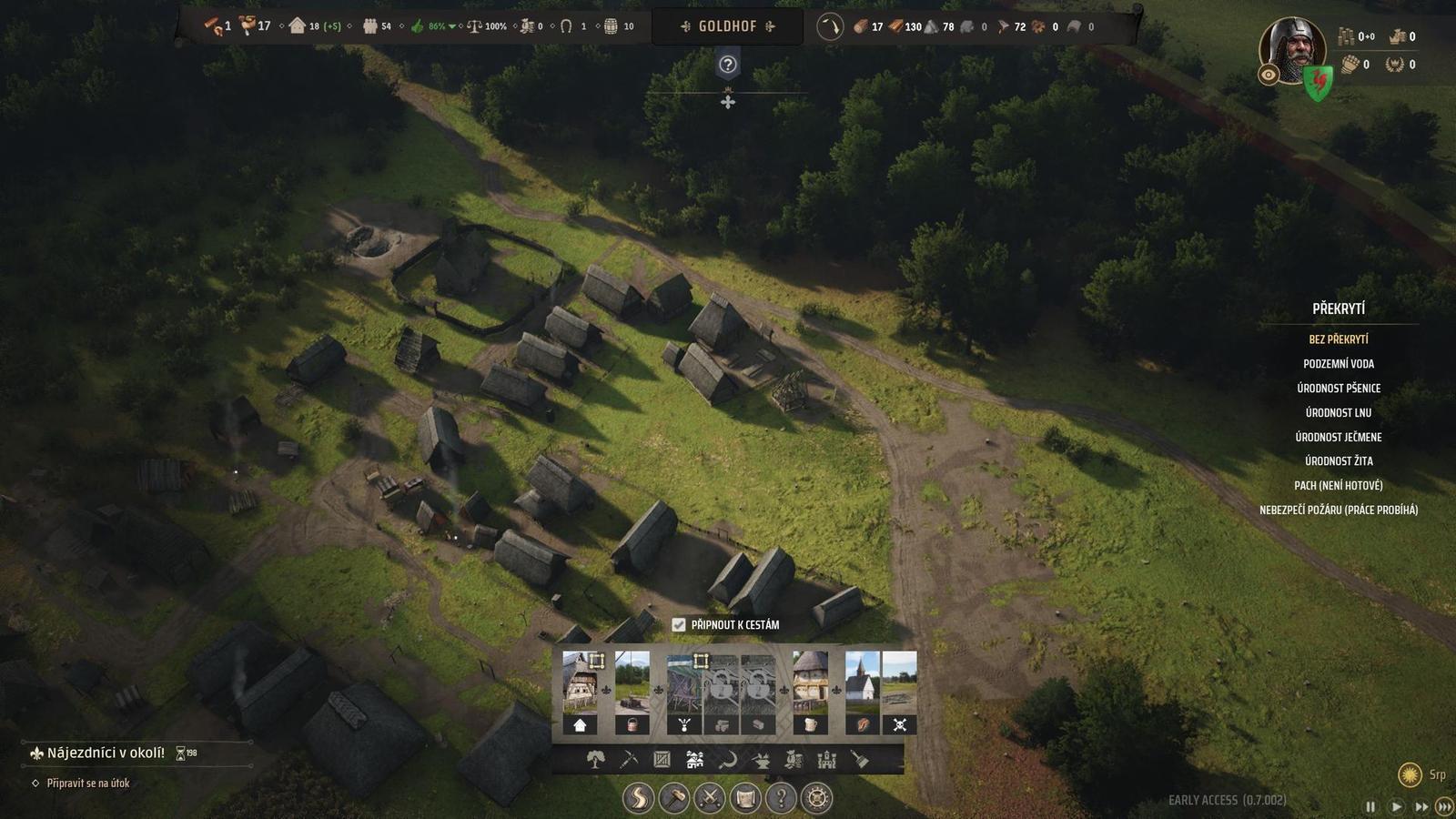Select the 'Úrodnost pšenice' overlay

click(x=1338, y=389)
